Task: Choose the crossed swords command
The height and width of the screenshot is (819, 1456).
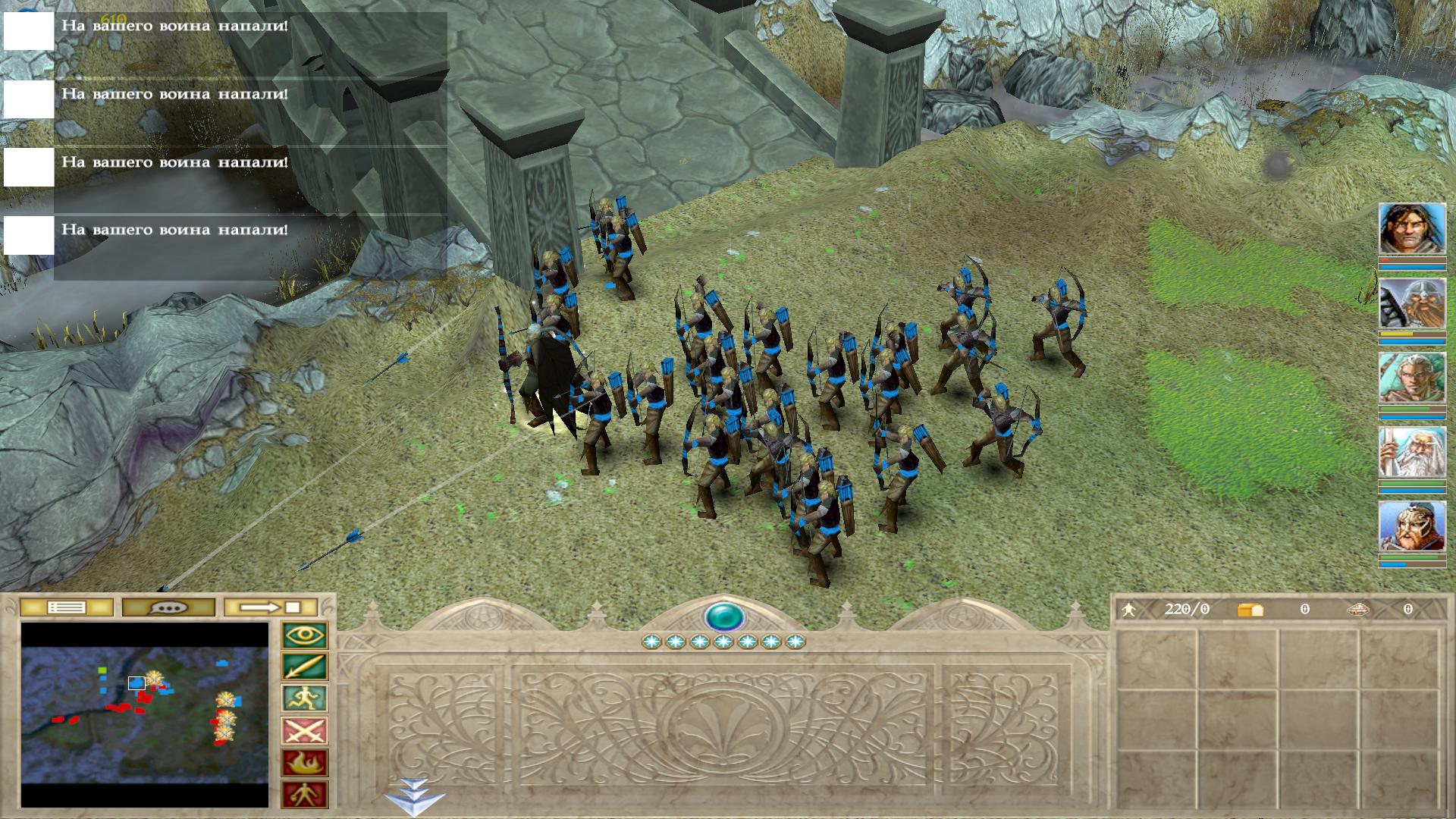Action: click(x=304, y=731)
